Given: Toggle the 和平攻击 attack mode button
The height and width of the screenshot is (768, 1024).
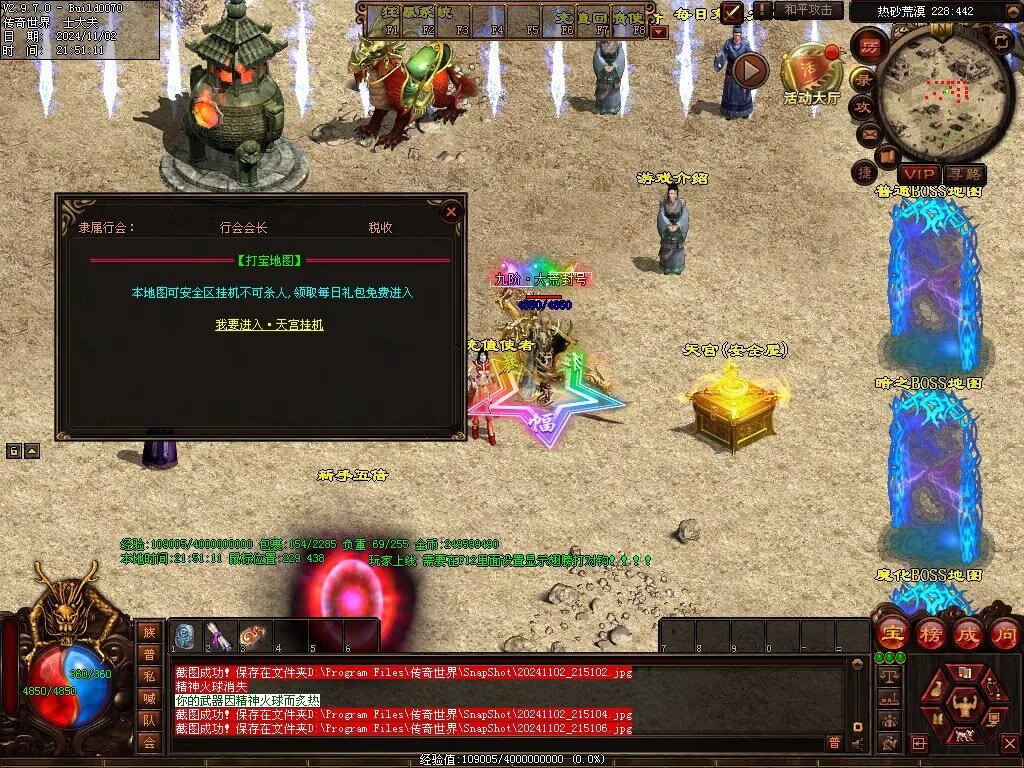Looking at the screenshot, I should pyautogui.click(x=808, y=10).
